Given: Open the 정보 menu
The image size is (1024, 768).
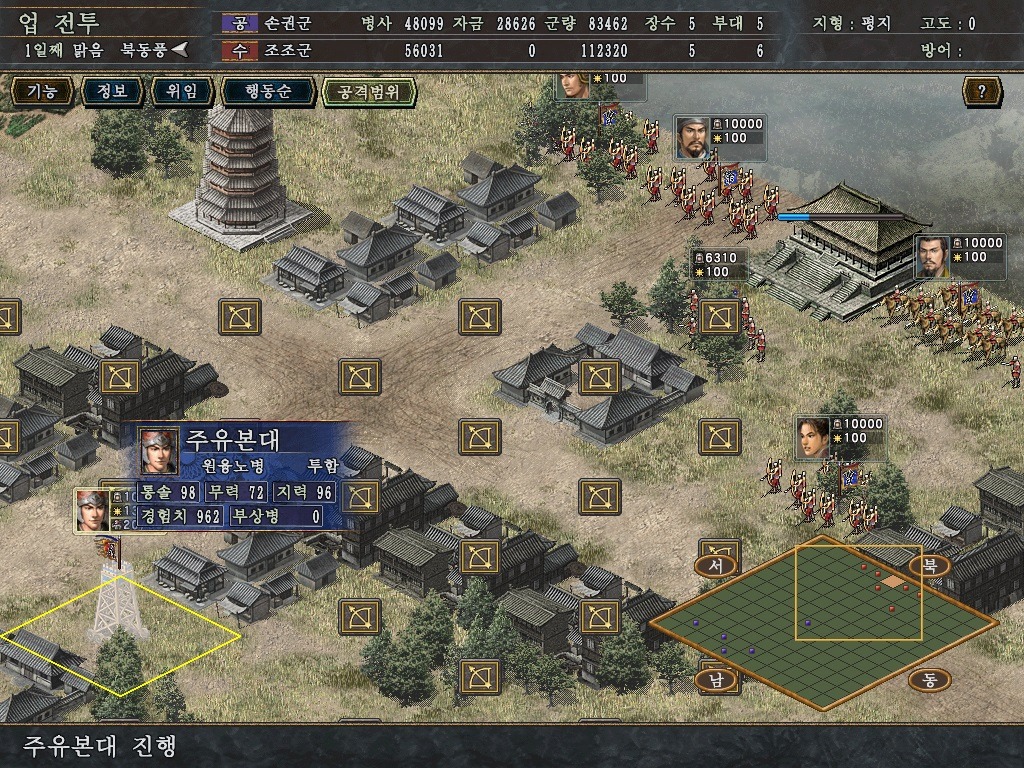Looking at the screenshot, I should click(x=111, y=92).
